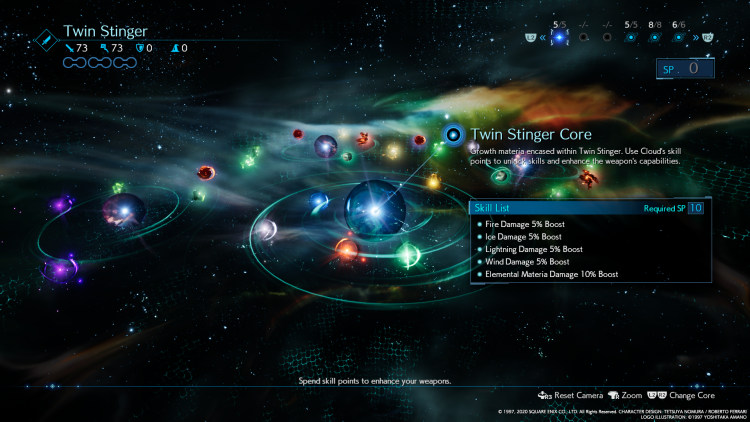Advance to the next core with the right chevrons
Screen dimensions: 750x422
(x=696, y=37)
